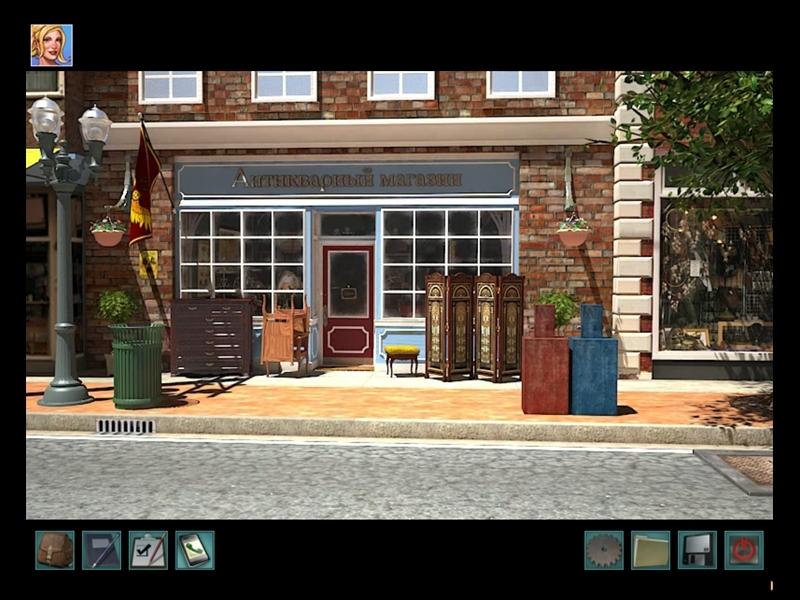Viewport: 800px width, 600px height.
Task: Open the backpack inventory
Action: click(55, 550)
